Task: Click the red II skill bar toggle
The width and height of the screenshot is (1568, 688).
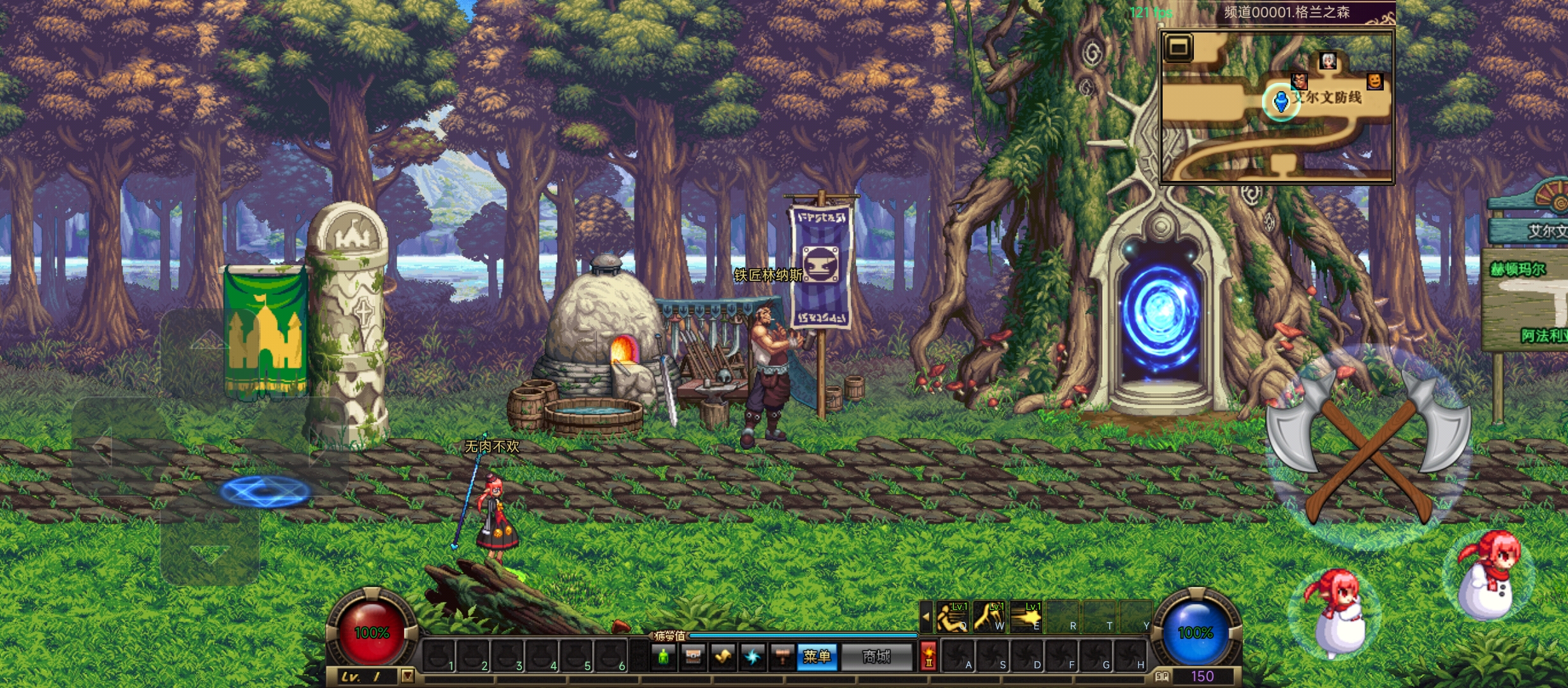Action: pos(928,657)
